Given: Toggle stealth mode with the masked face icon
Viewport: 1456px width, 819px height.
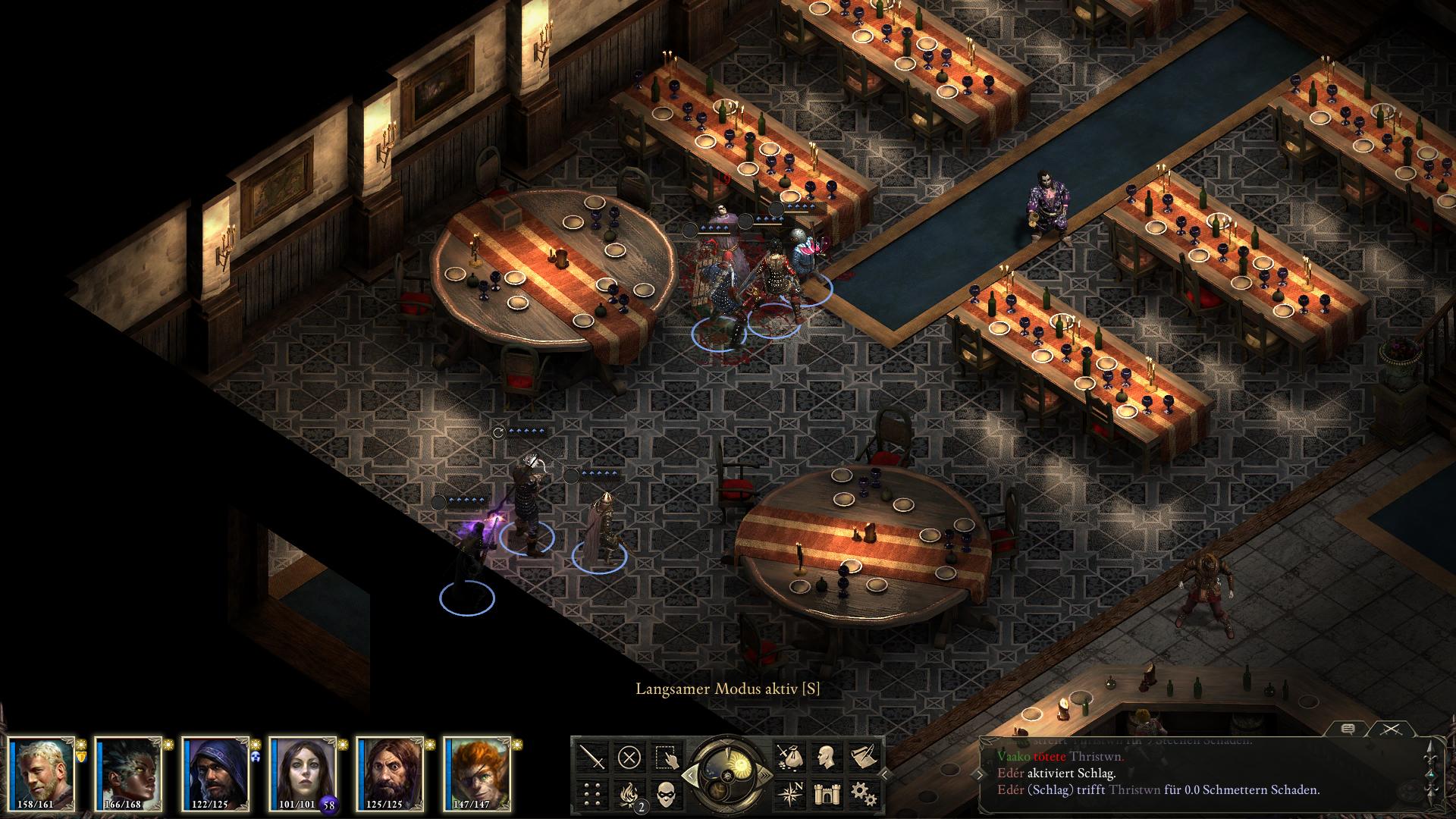Looking at the screenshot, I should point(666,793).
